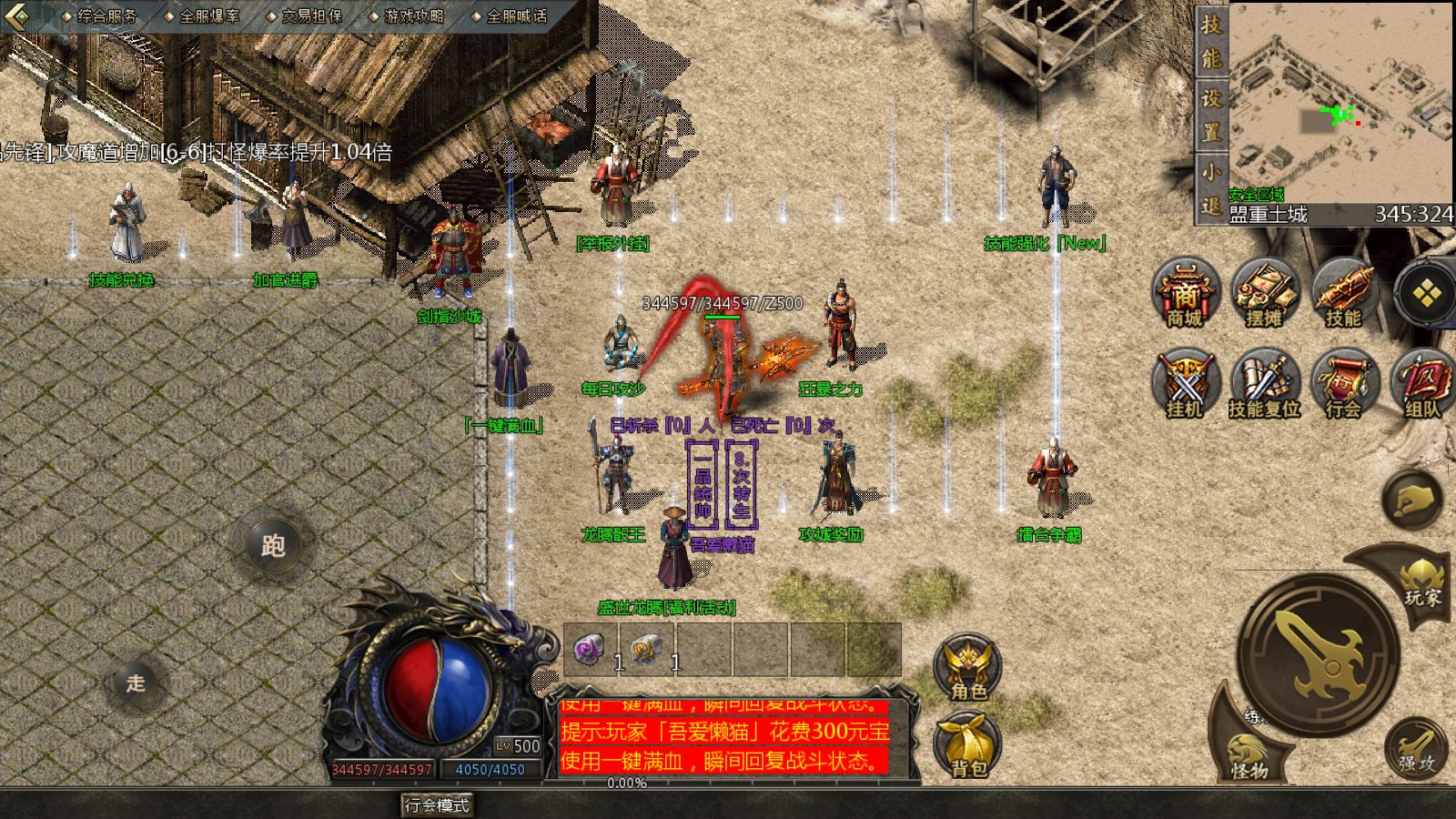Select the 全服爆率 top menu entry
The height and width of the screenshot is (819, 1456).
[x=208, y=15]
